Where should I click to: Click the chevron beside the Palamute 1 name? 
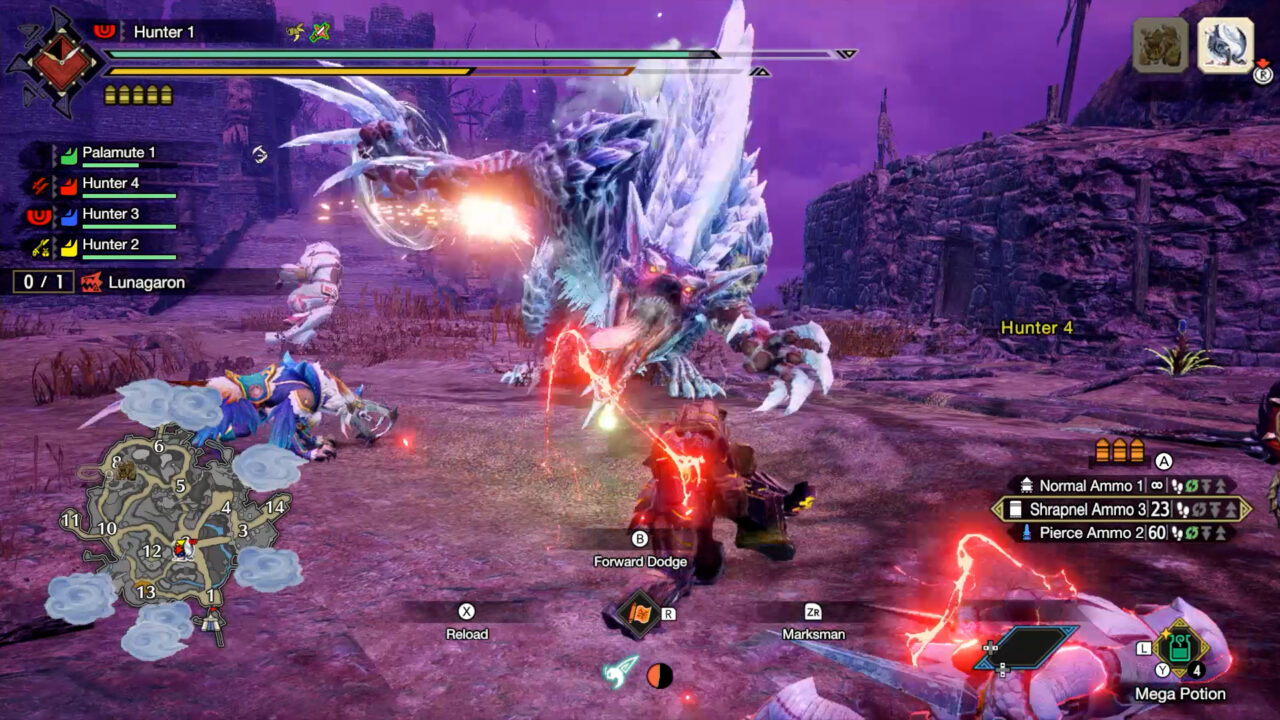[x=54, y=155]
